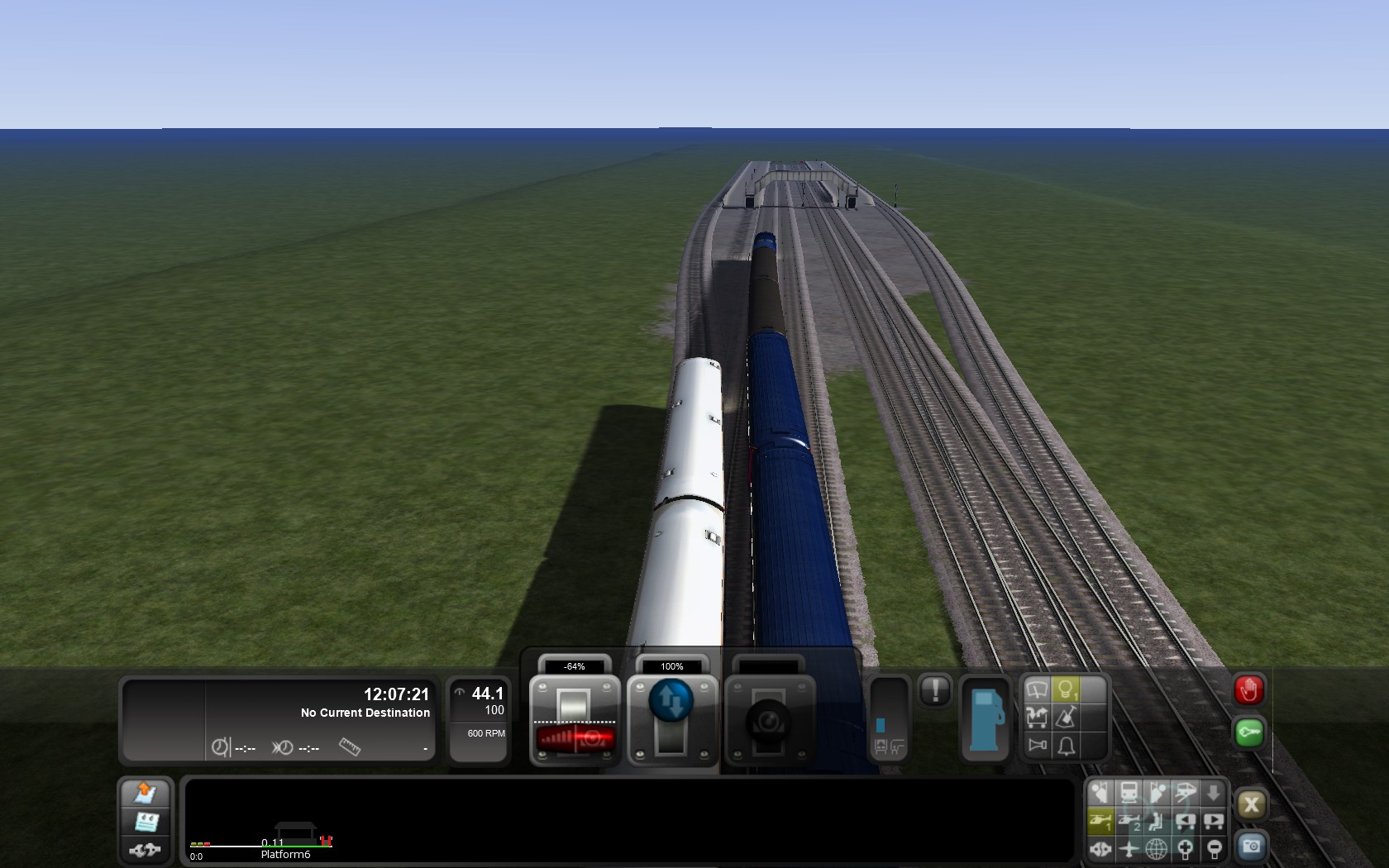Image resolution: width=1389 pixels, height=868 pixels.
Task: Click the blue reverser lever
Action: (x=671, y=701)
